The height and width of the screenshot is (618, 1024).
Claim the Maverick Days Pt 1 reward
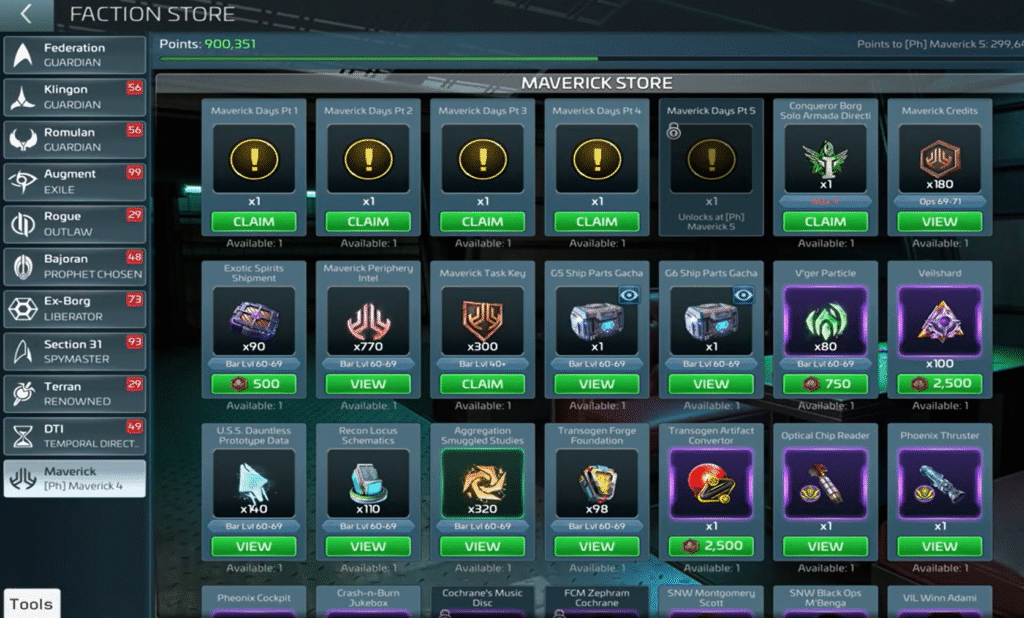click(x=254, y=222)
